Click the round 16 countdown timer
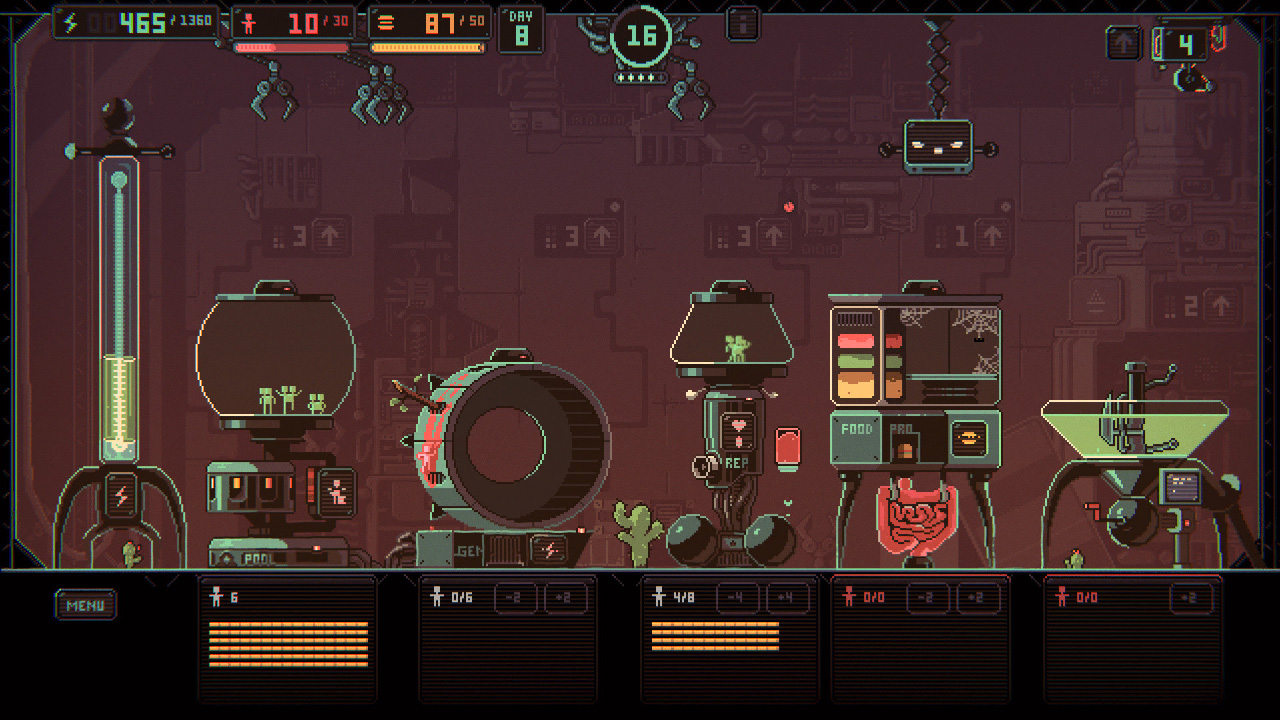This screenshot has height=720, width=1280. coord(640,37)
